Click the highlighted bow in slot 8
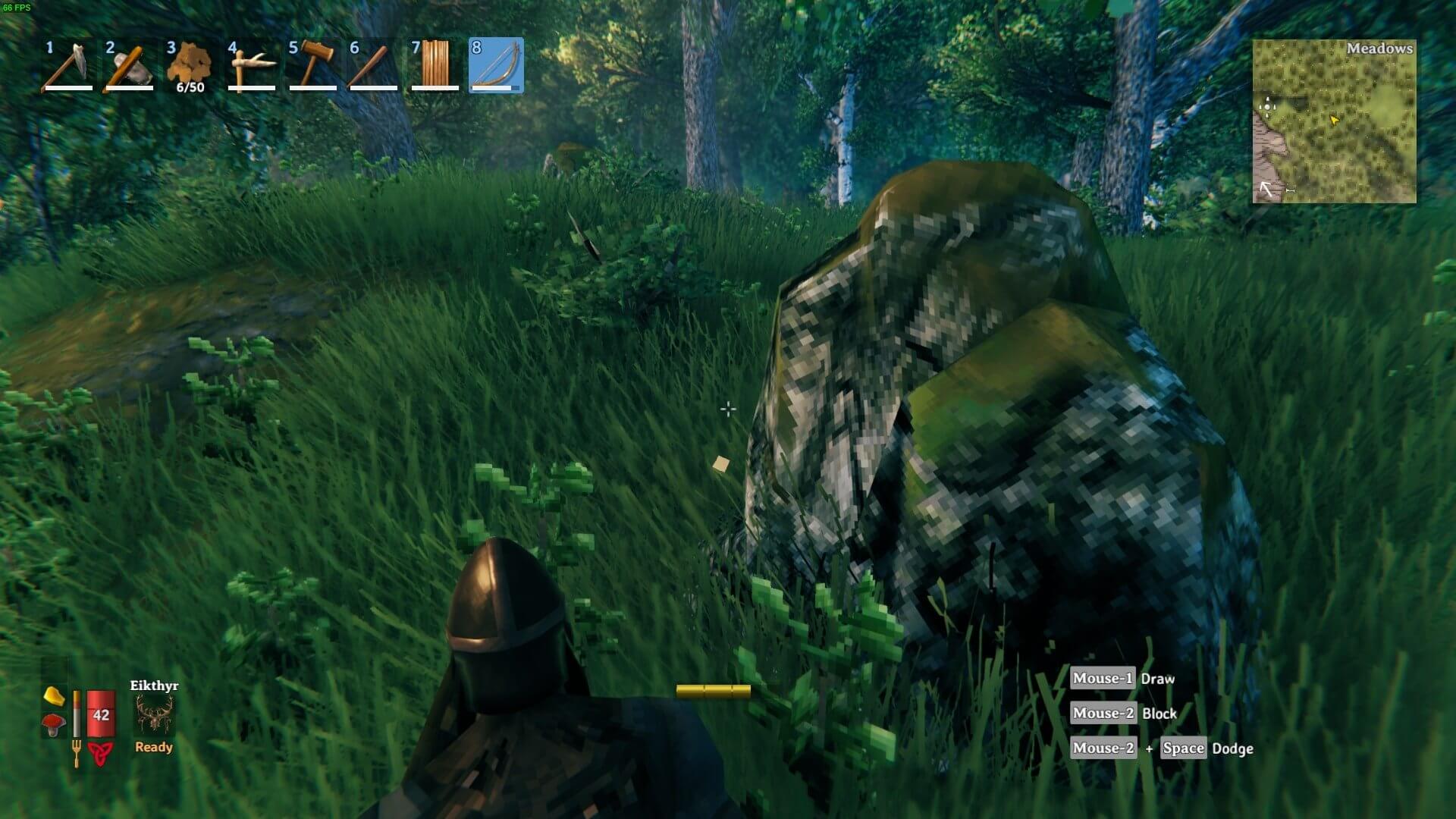This screenshot has height=819, width=1456. 496,65
